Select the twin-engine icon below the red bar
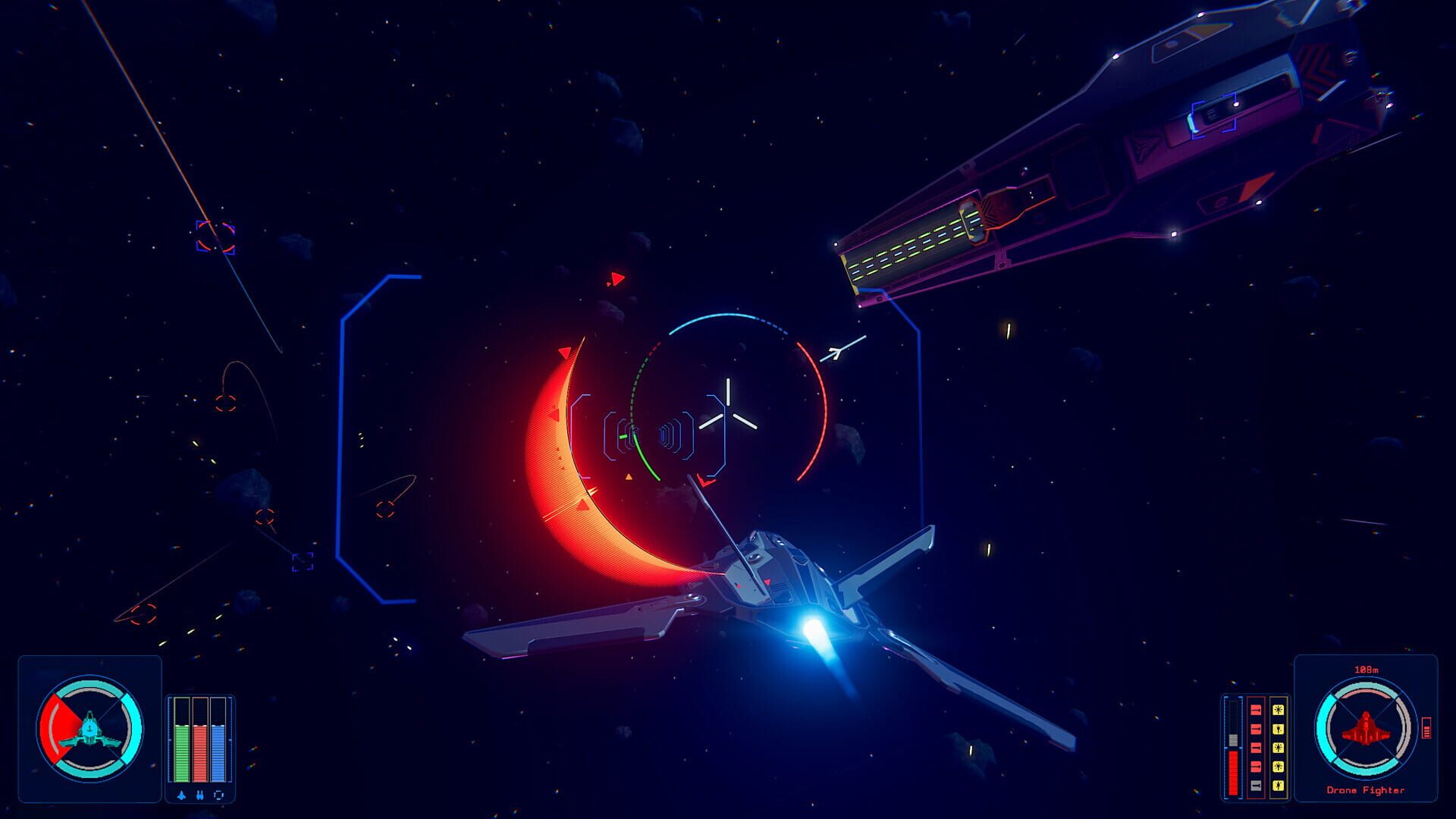The image size is (1456, 819). 199,795
